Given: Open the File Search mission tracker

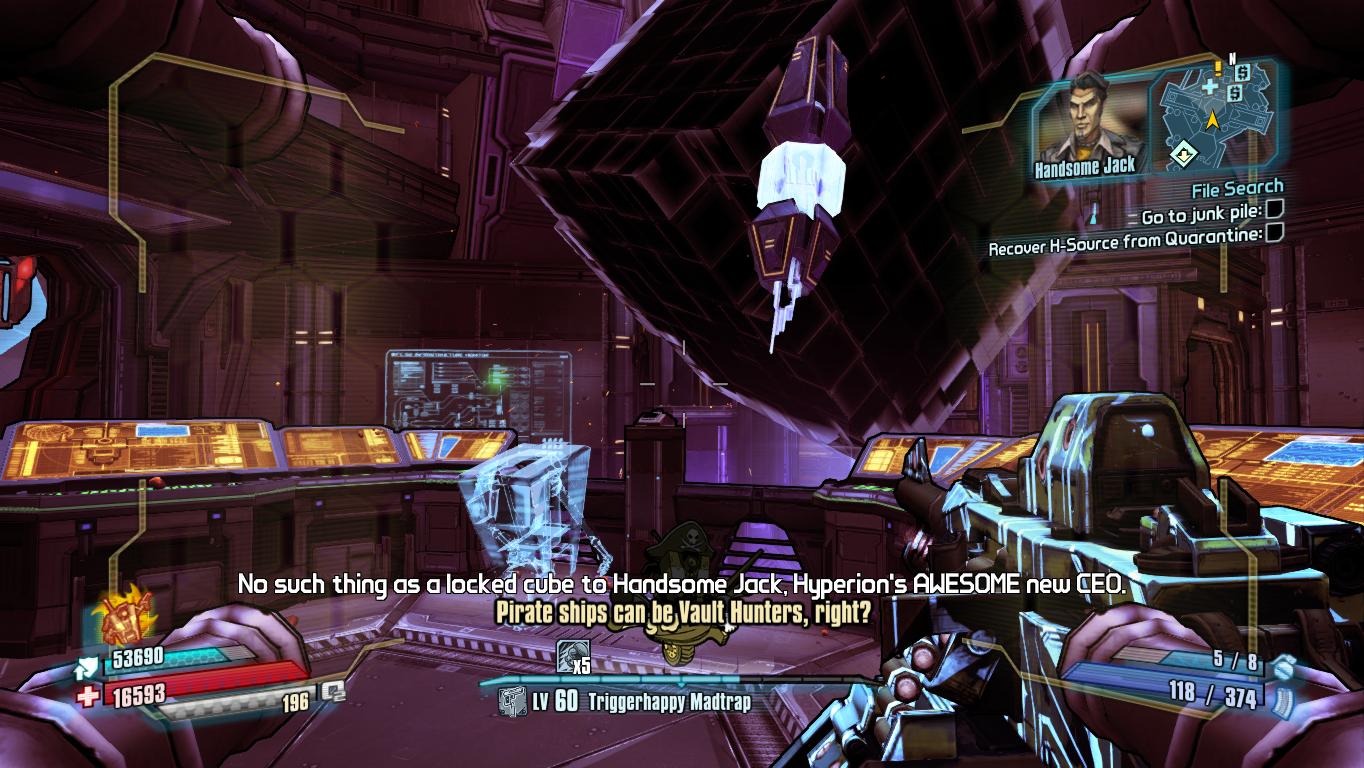Looking at the screenshot, I should click(1237, 188).
